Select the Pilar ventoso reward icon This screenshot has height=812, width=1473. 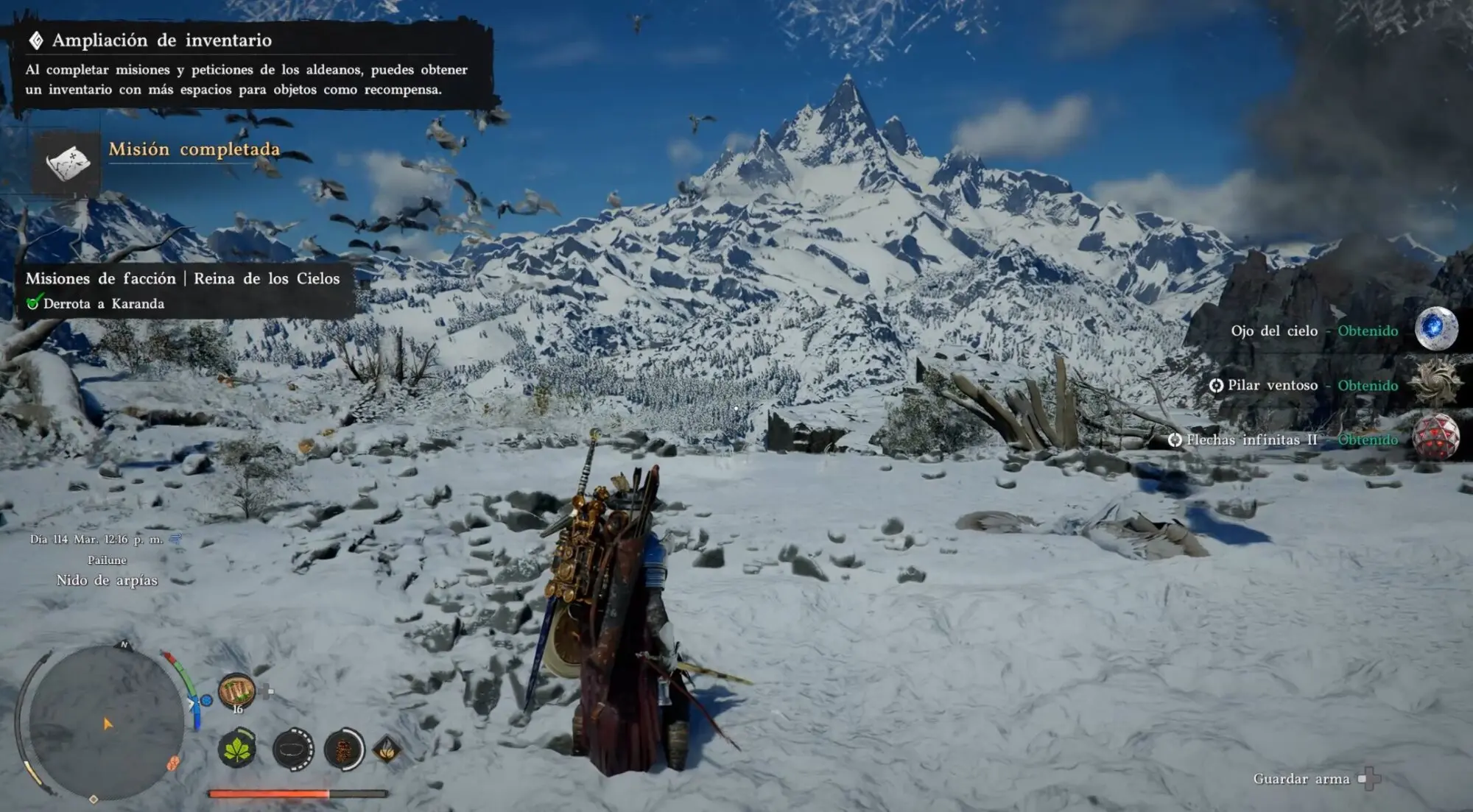point(1435,384)
